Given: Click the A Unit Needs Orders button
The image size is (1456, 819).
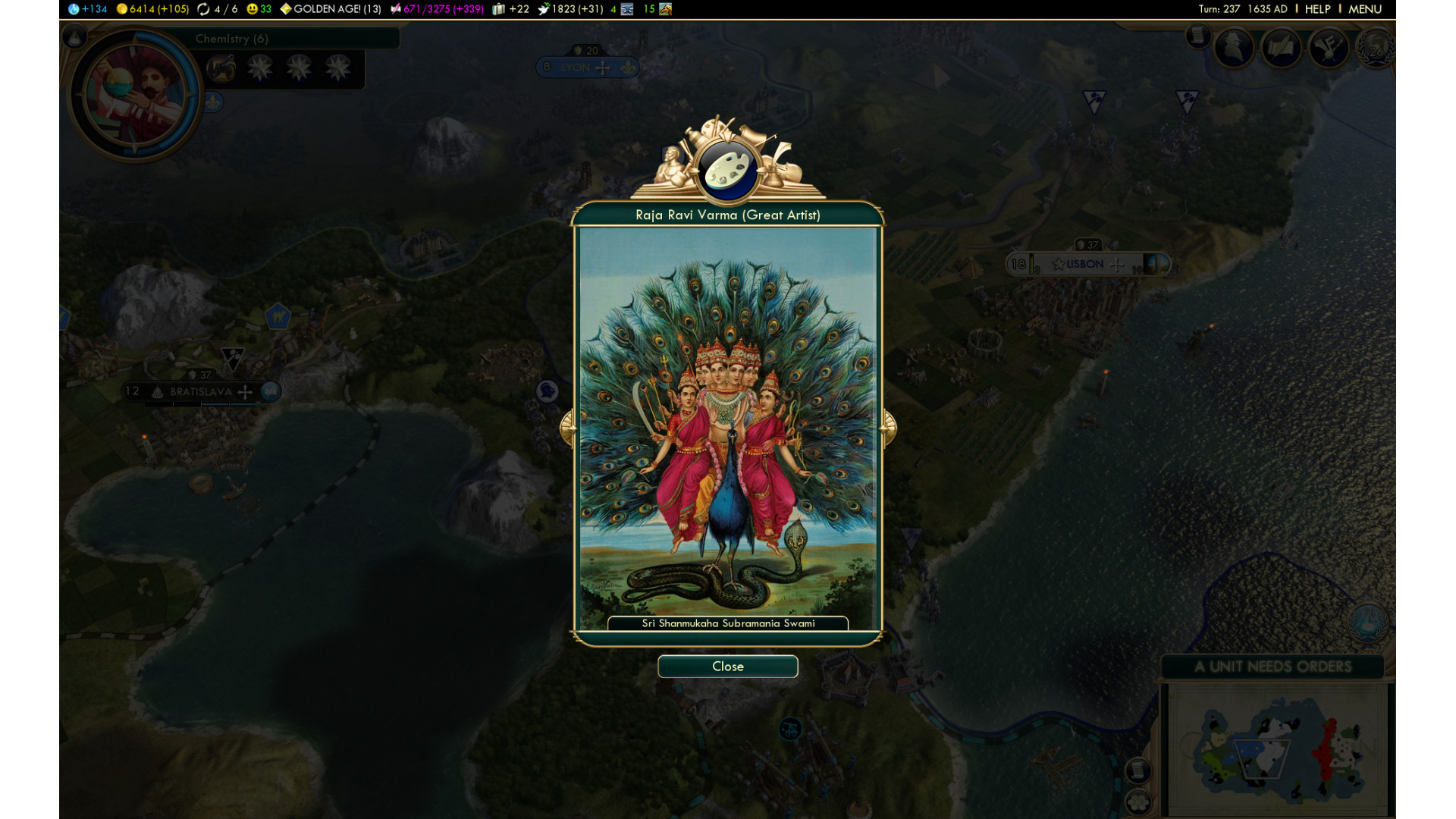Looking at the screenshot, I should click(1272, 667).
